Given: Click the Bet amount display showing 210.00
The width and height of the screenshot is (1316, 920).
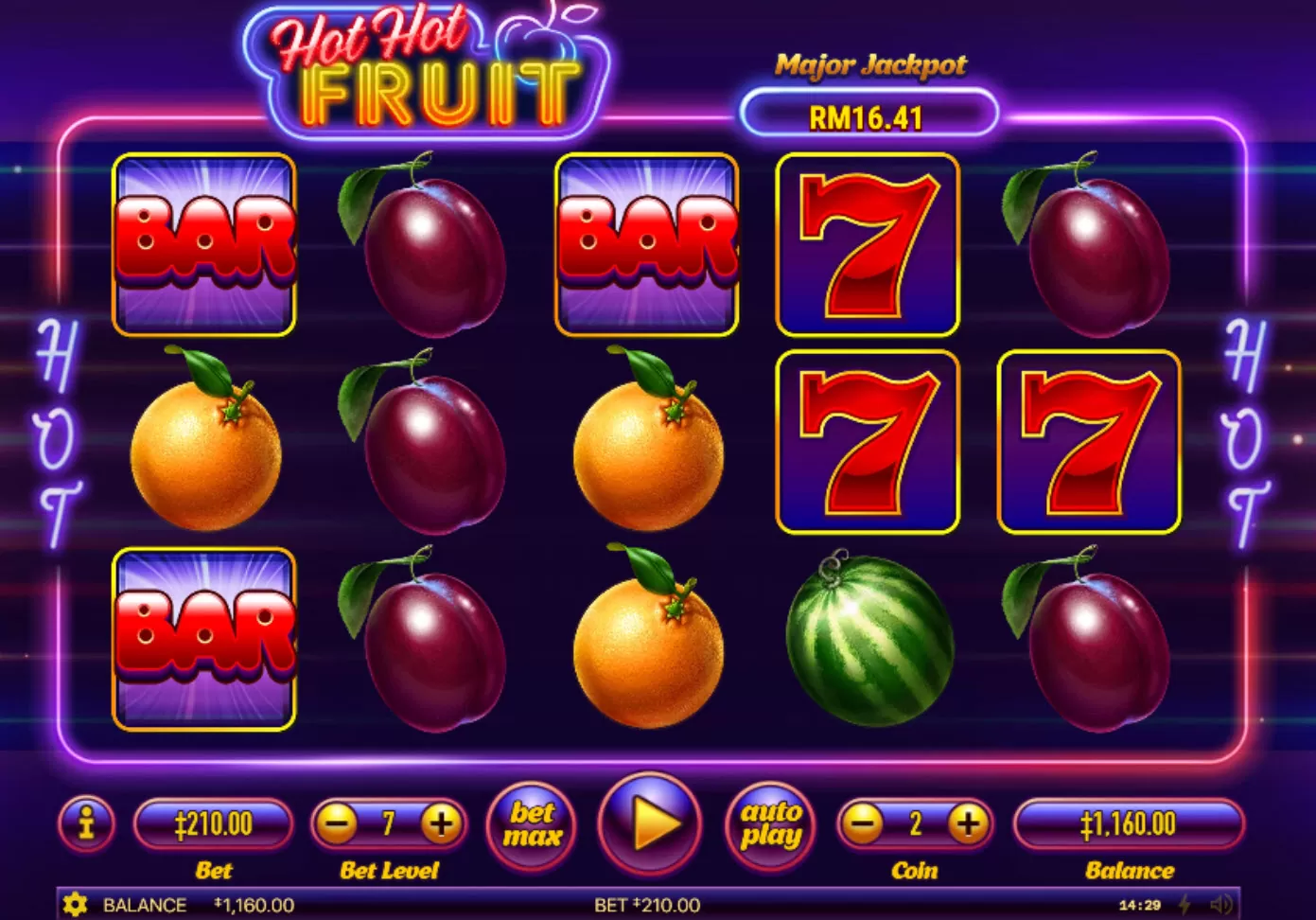Looking at the screenshot, I should pos(214,823).
